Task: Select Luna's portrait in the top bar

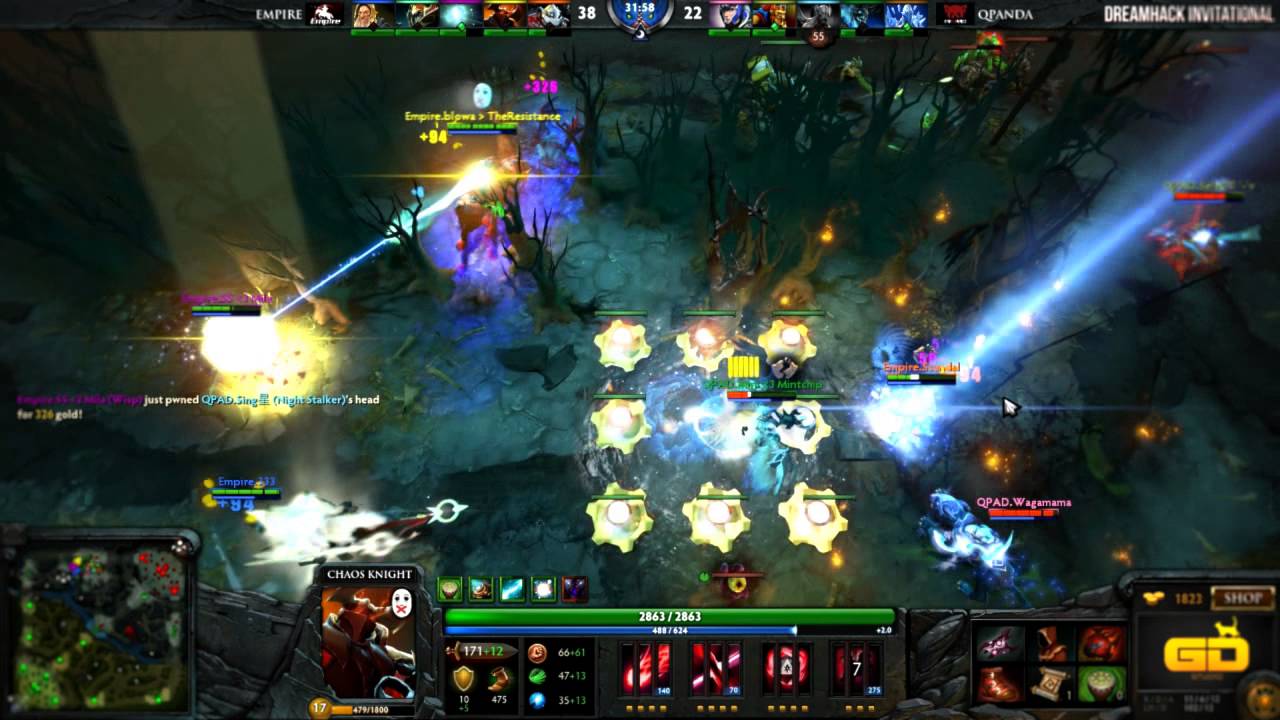Action: click(727, 15)
